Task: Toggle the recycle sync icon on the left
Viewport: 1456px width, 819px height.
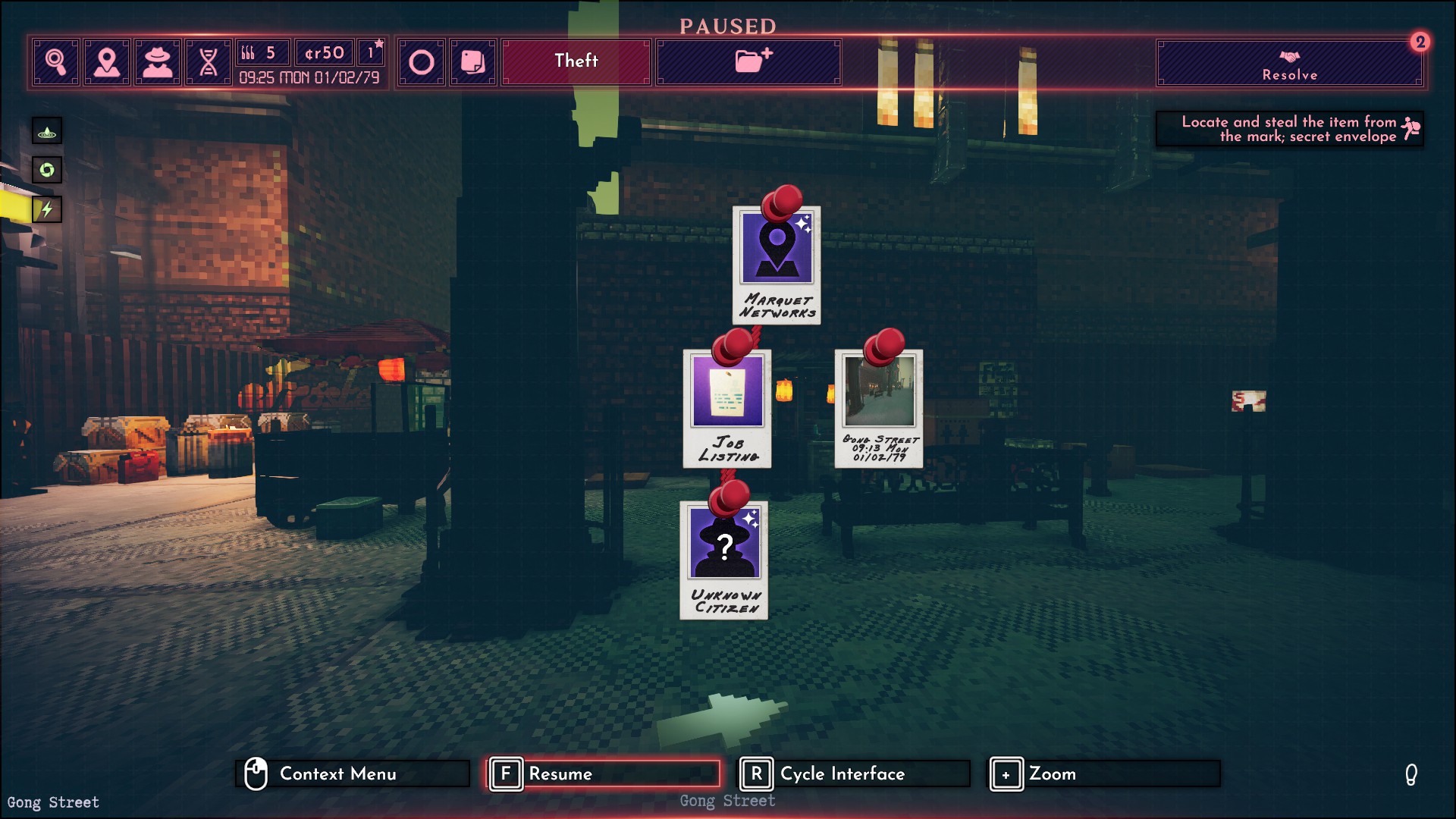Action: click(46, 171)
